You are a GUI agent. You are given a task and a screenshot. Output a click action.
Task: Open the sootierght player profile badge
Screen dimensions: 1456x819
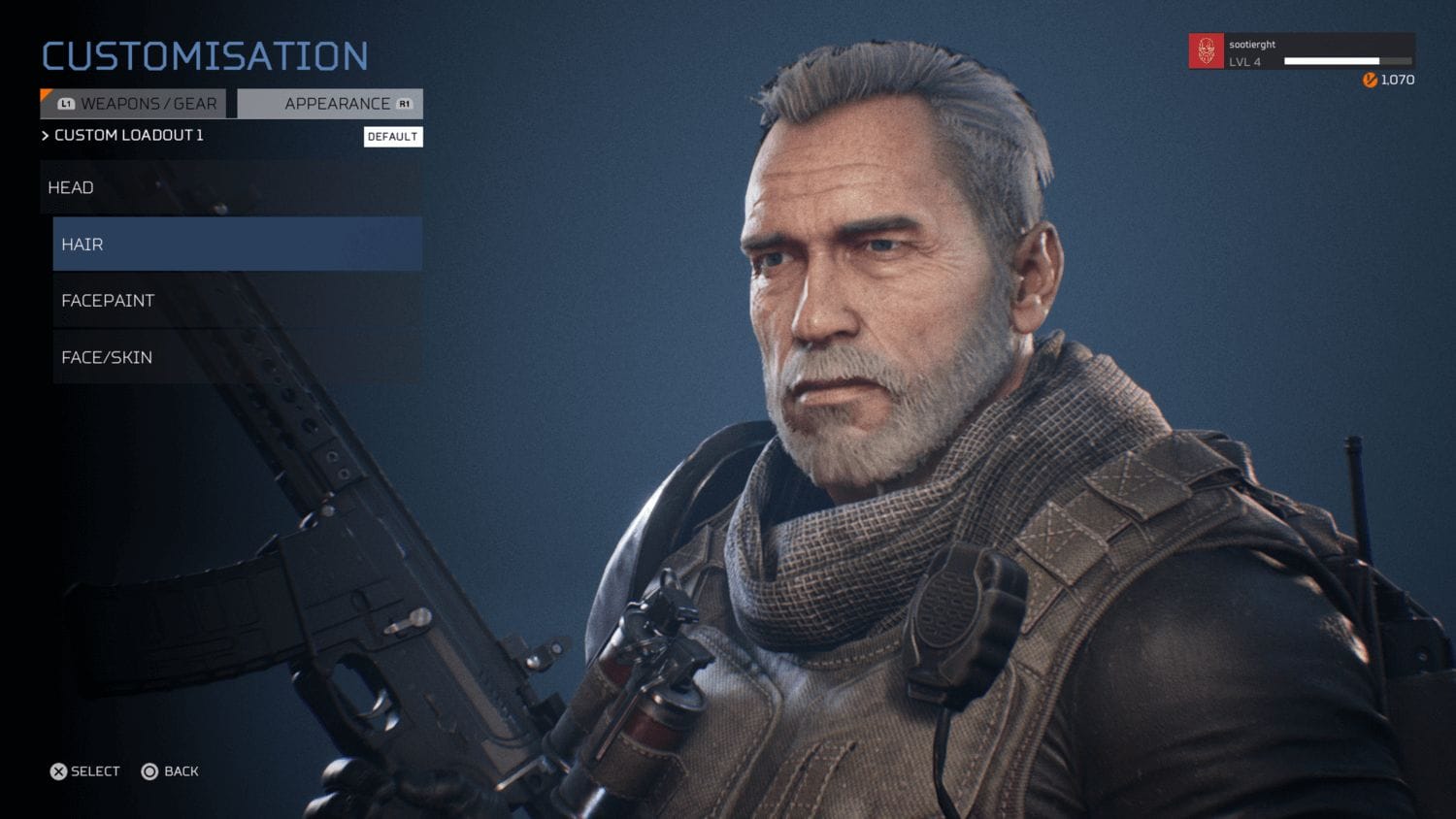point(1301,51)
